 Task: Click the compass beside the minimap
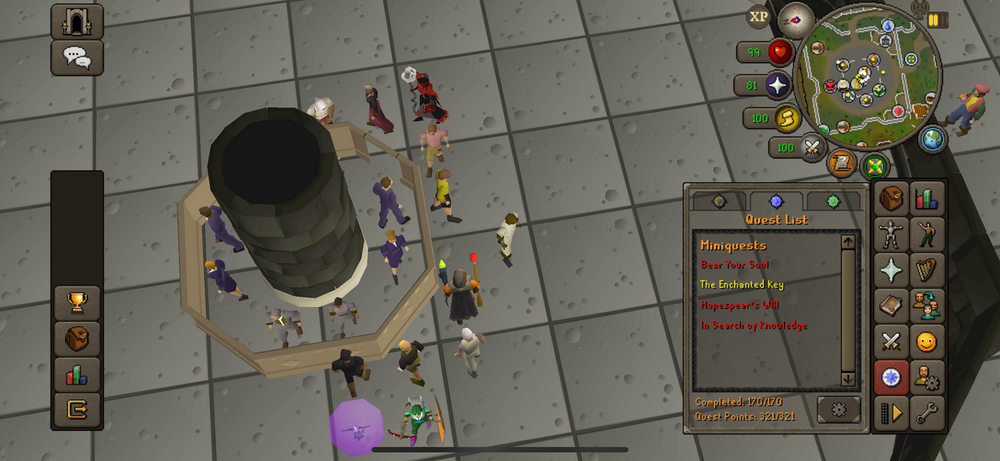(x=796, y=17)
